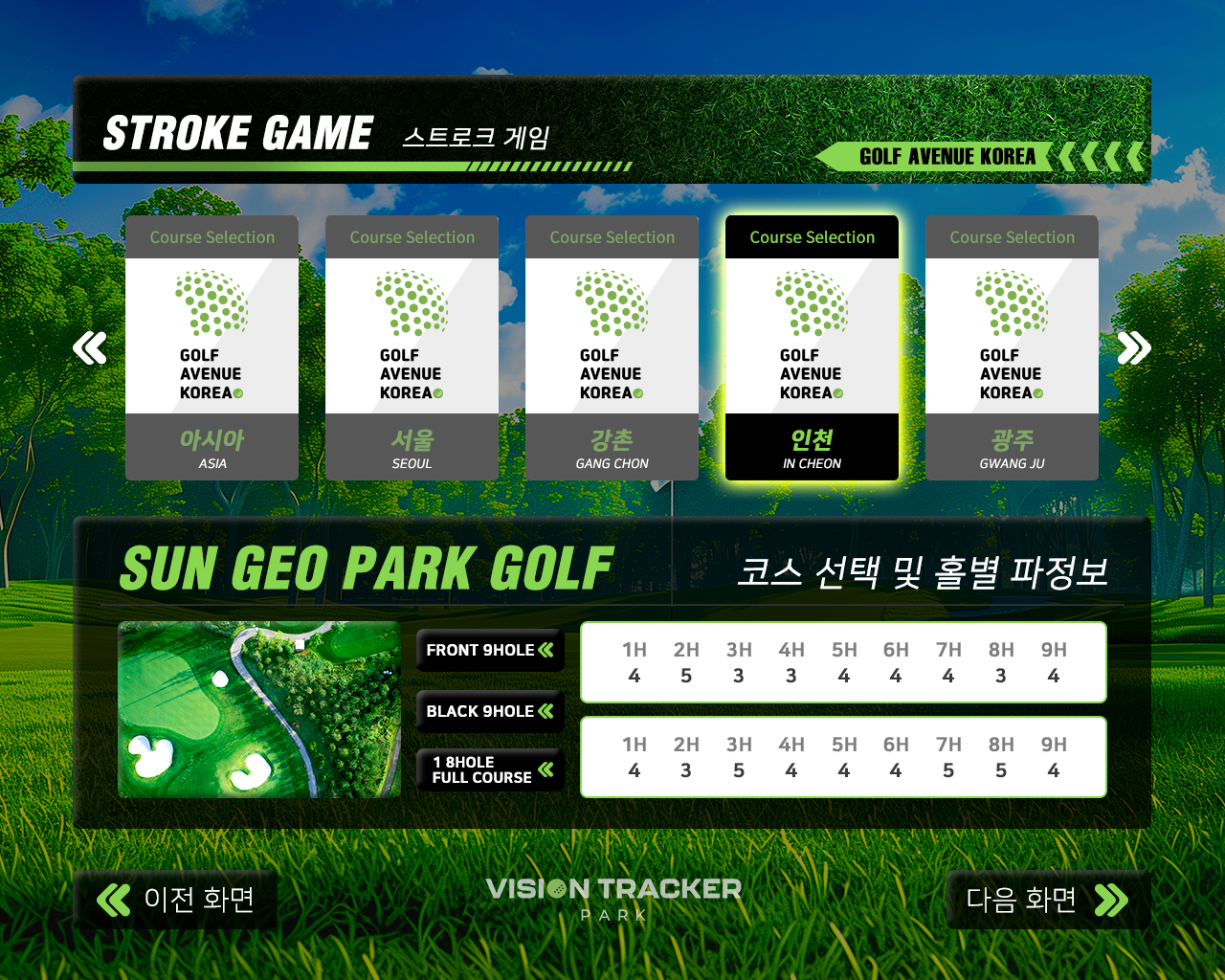1225x980 pixels.
Task: Pick the 18HOLE FULL COURSE option
Action: click(490, 769)
